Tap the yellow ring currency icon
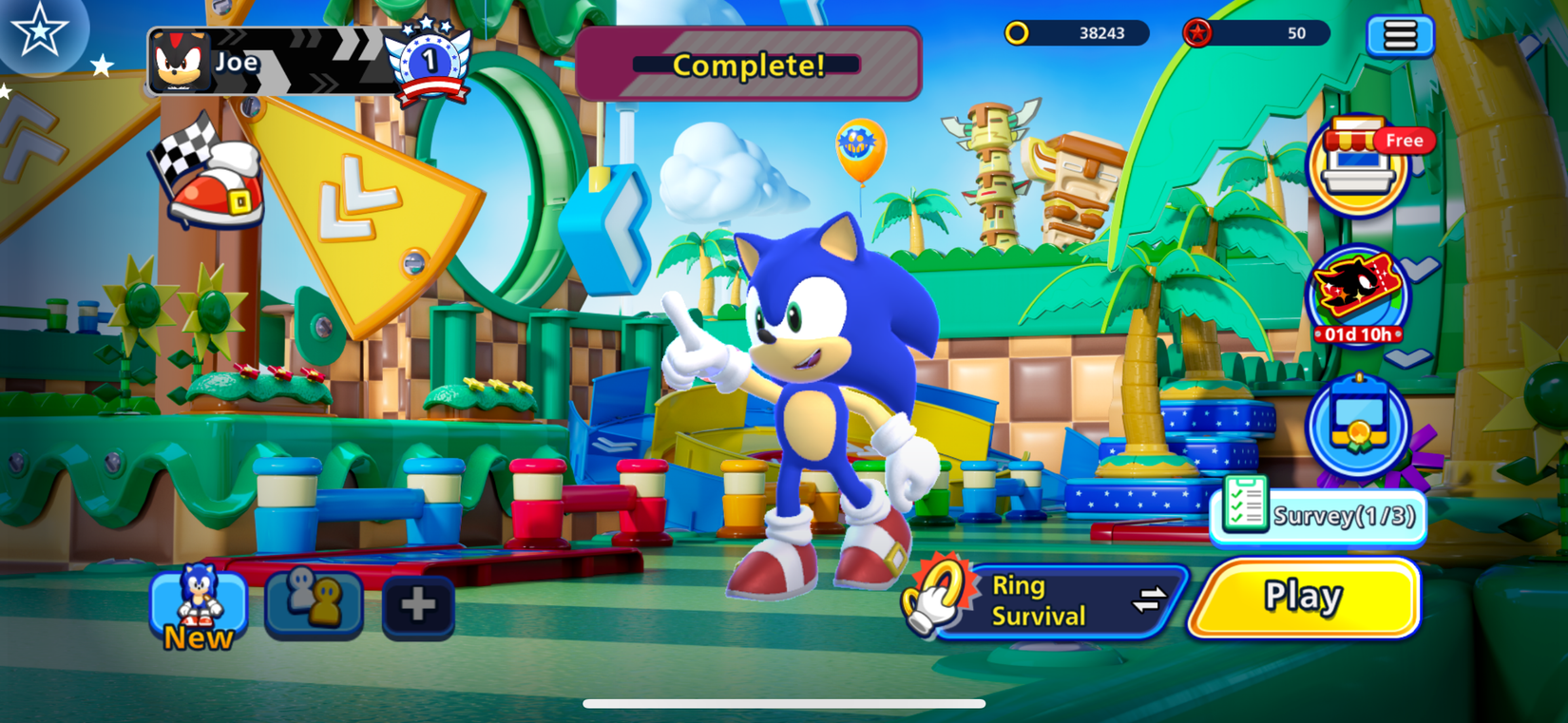Image resolution: width=1568 pixels, height=723 pixels. [1020, 34]
